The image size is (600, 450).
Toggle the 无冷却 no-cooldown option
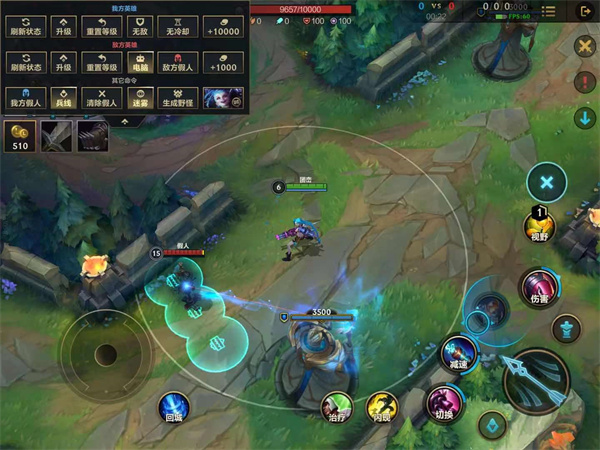pyautogui.click(x=182, y=27)
